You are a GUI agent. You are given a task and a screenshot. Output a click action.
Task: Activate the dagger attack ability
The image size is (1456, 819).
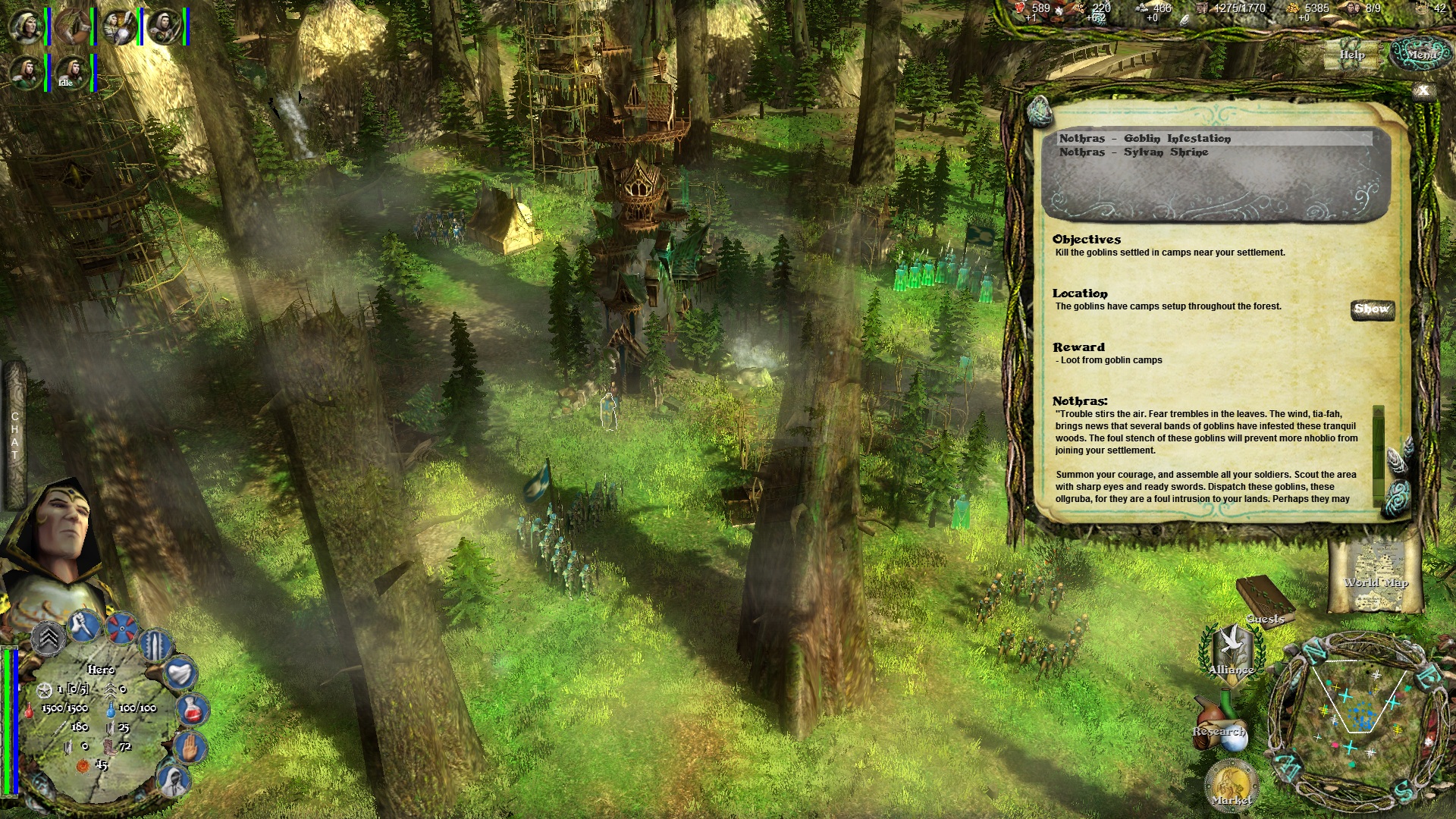(x=83, y=626)
